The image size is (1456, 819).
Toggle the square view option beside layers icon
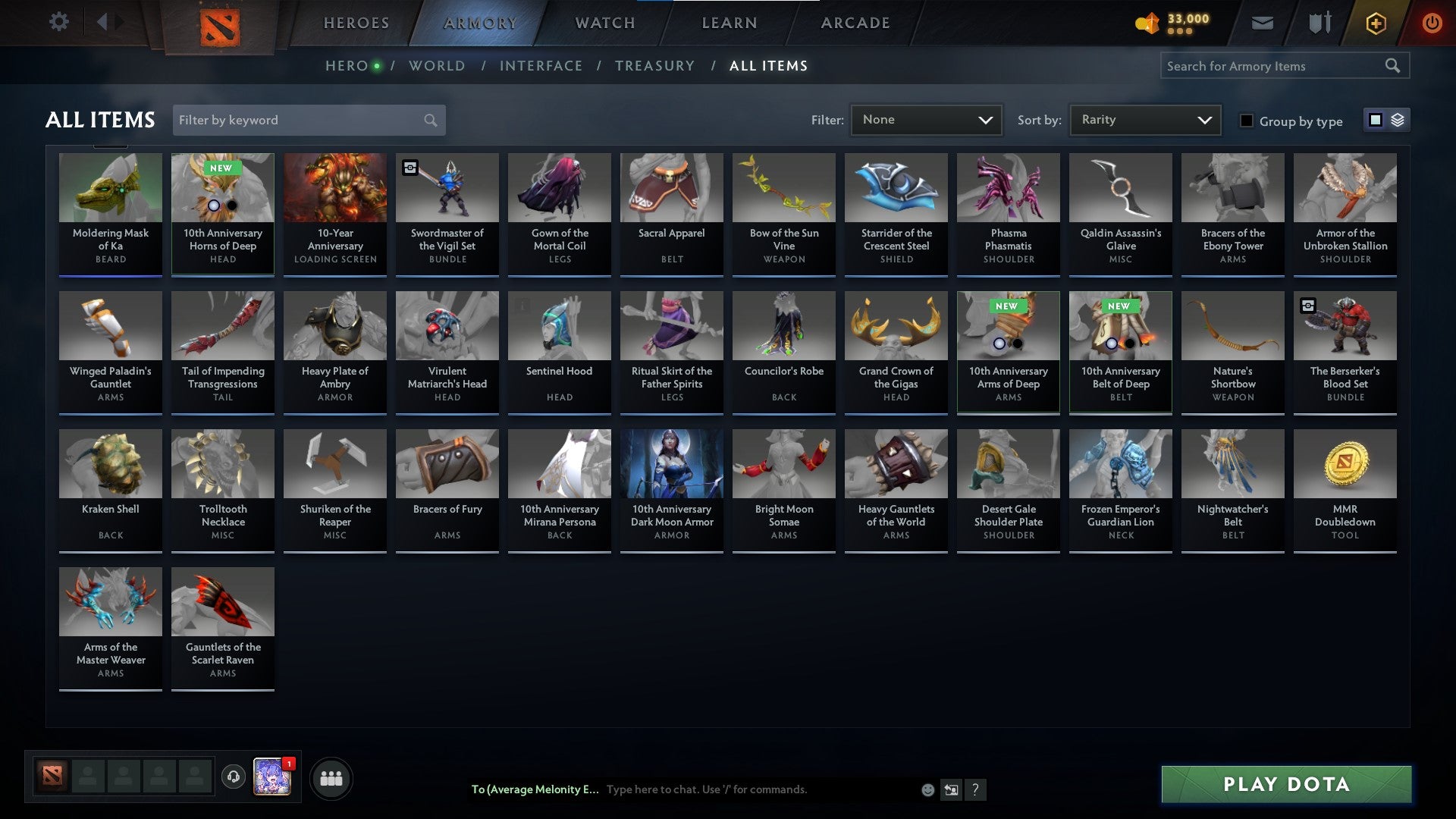point(1375,120)
